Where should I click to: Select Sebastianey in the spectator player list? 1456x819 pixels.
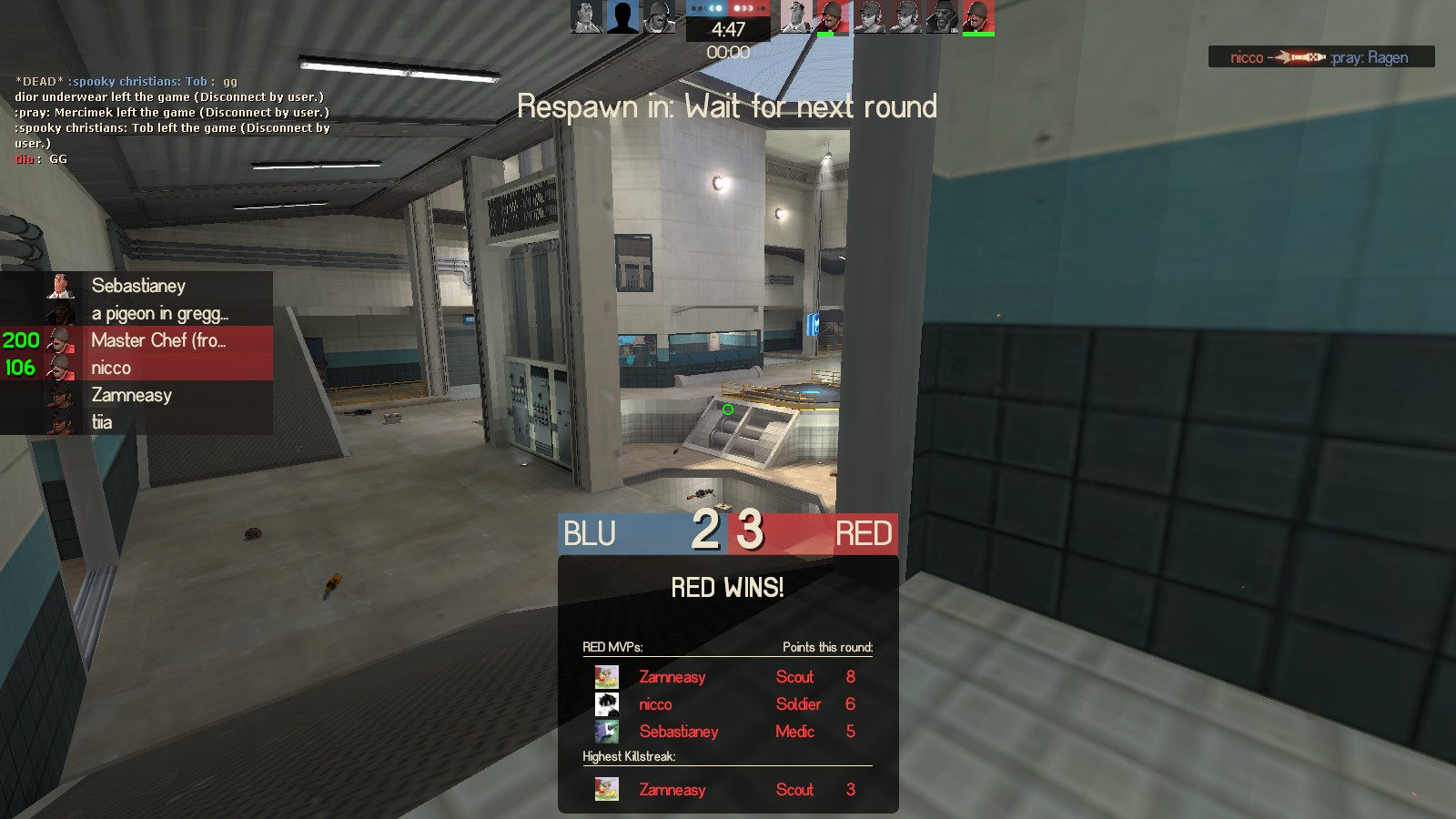(138, 286)
